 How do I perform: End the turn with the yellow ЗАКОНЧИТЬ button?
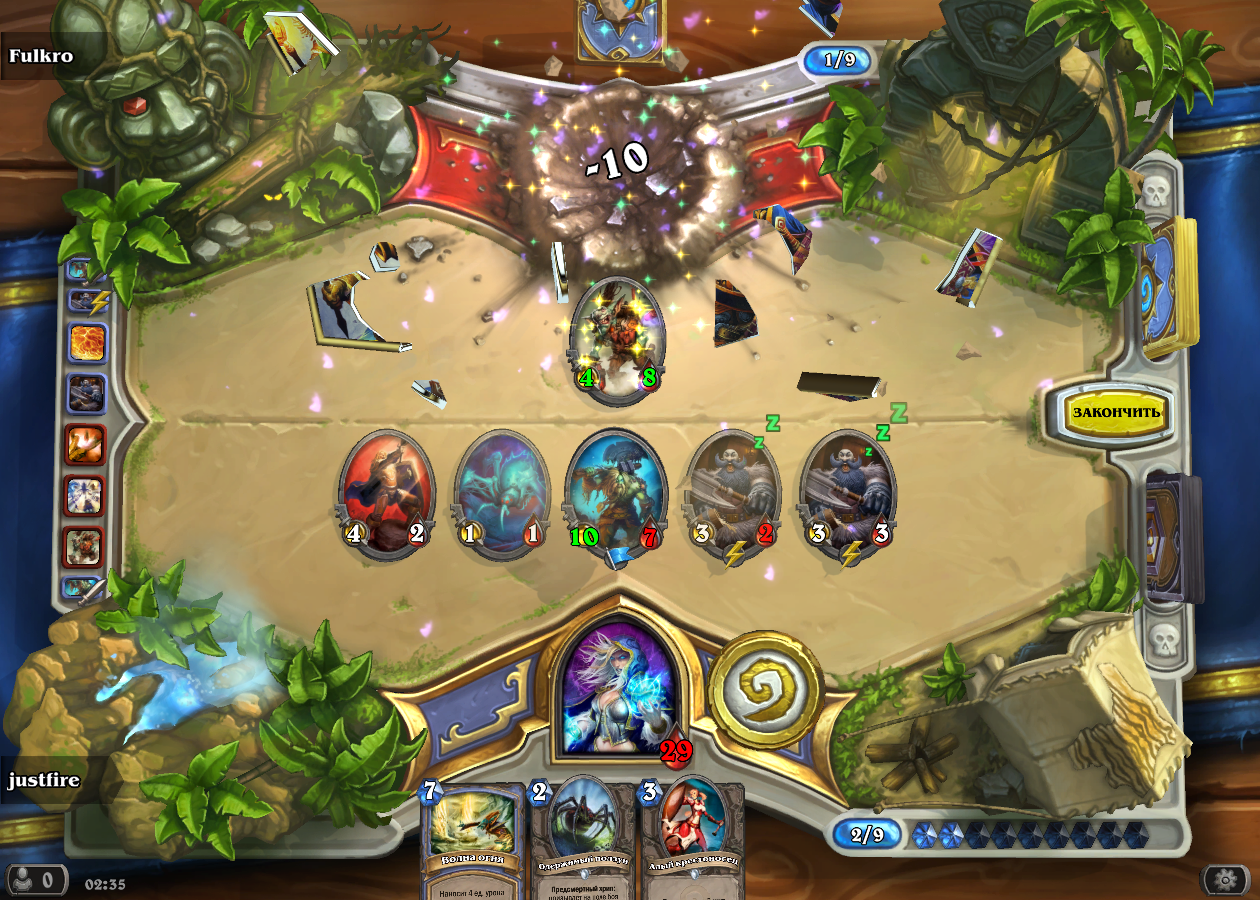(x=1115, y=411)
